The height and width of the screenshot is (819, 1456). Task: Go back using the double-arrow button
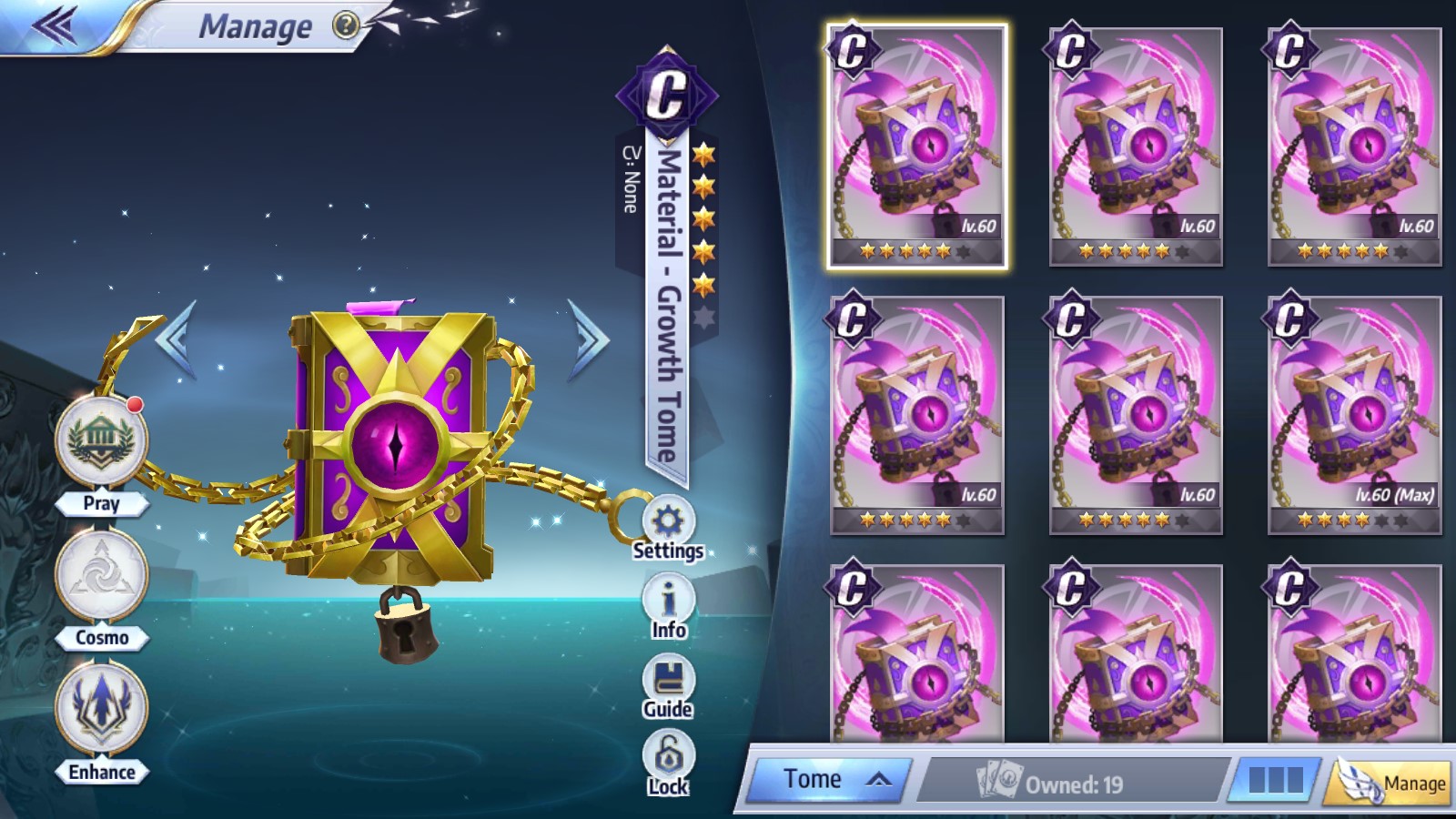(55, 25)
